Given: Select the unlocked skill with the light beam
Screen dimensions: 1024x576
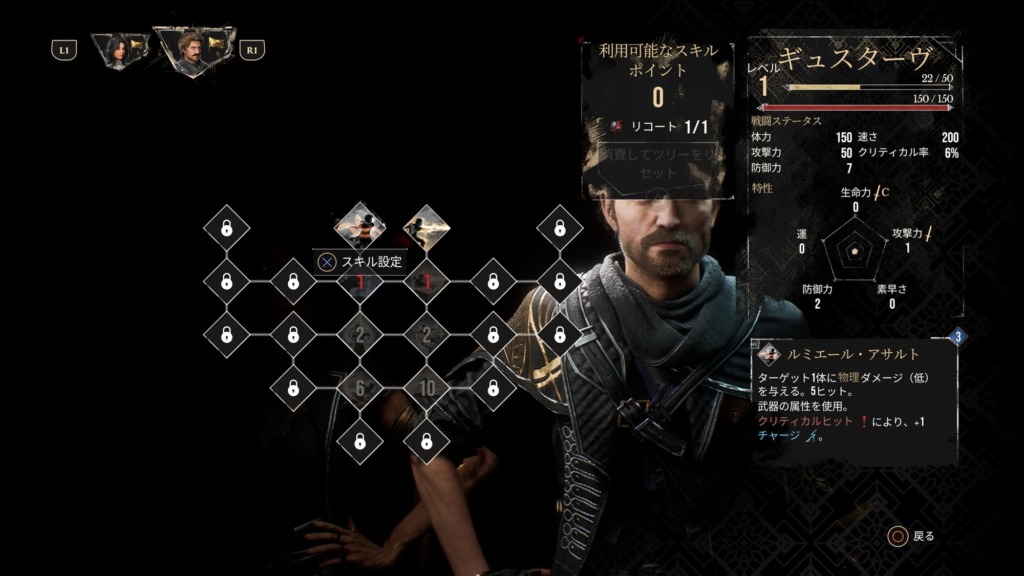Looking at the screenshot, I should coord(426,228).
